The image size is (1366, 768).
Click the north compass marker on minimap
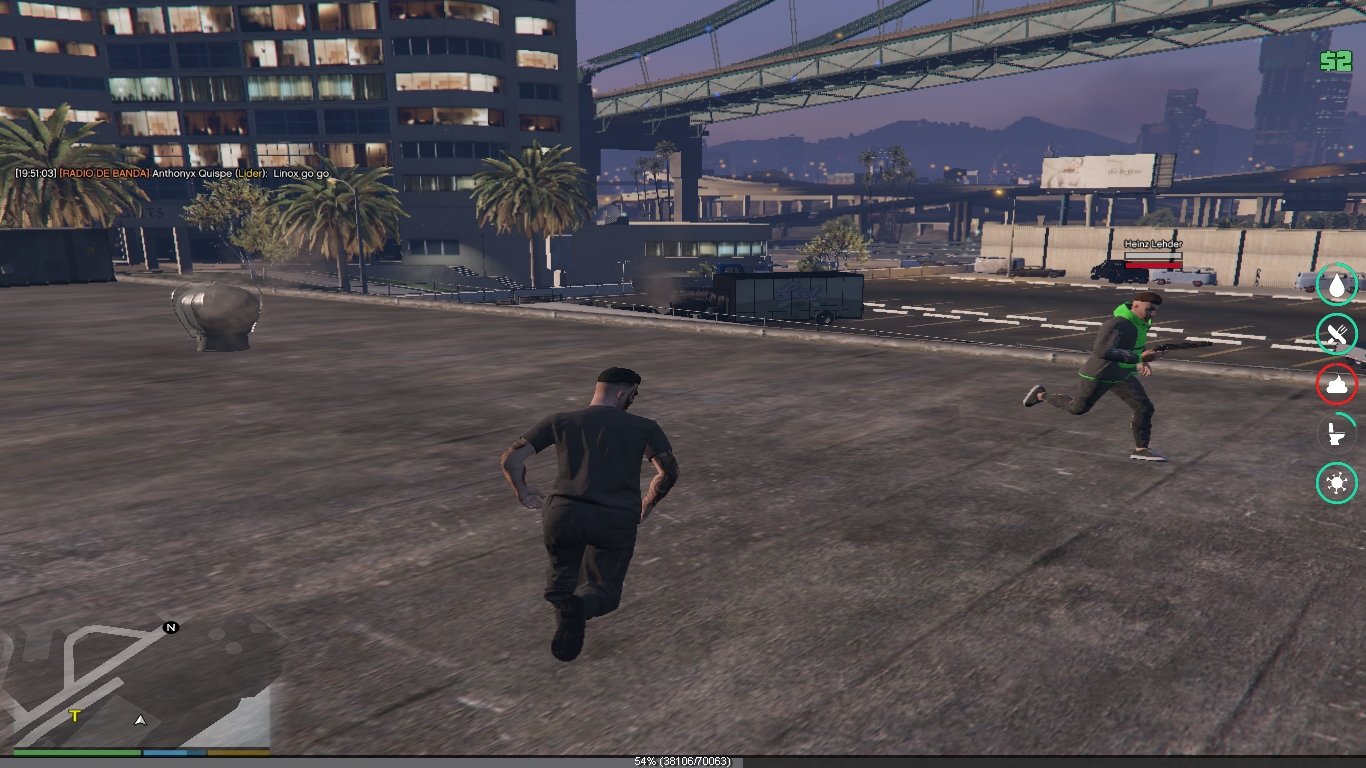click(171, 627)
